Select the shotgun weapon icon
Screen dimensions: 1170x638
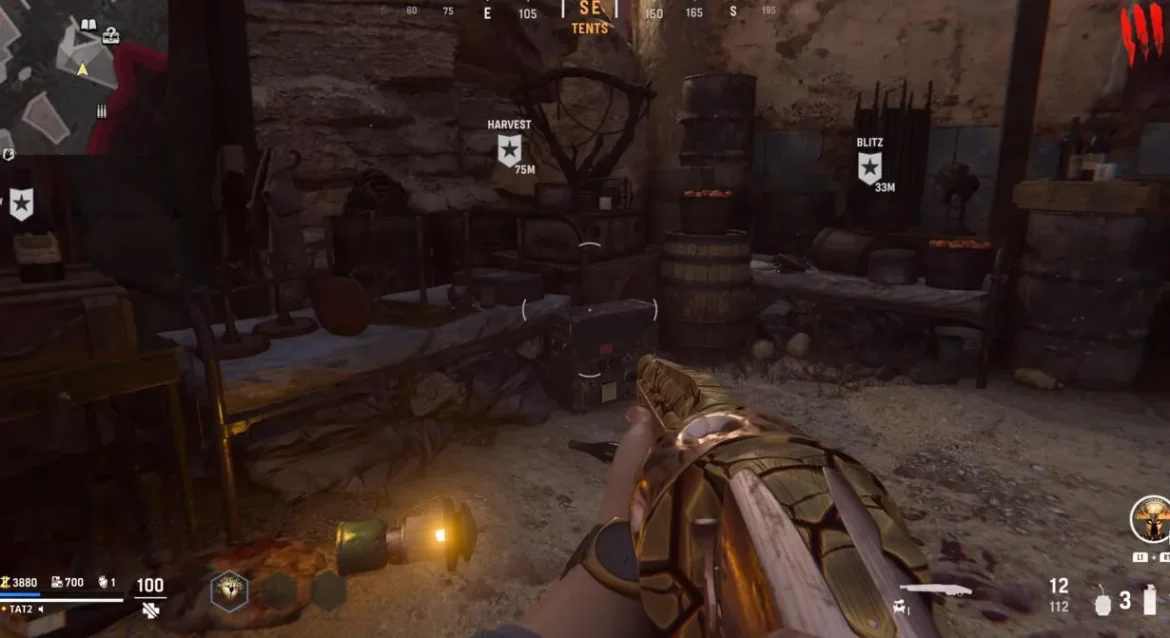(935, 590)
